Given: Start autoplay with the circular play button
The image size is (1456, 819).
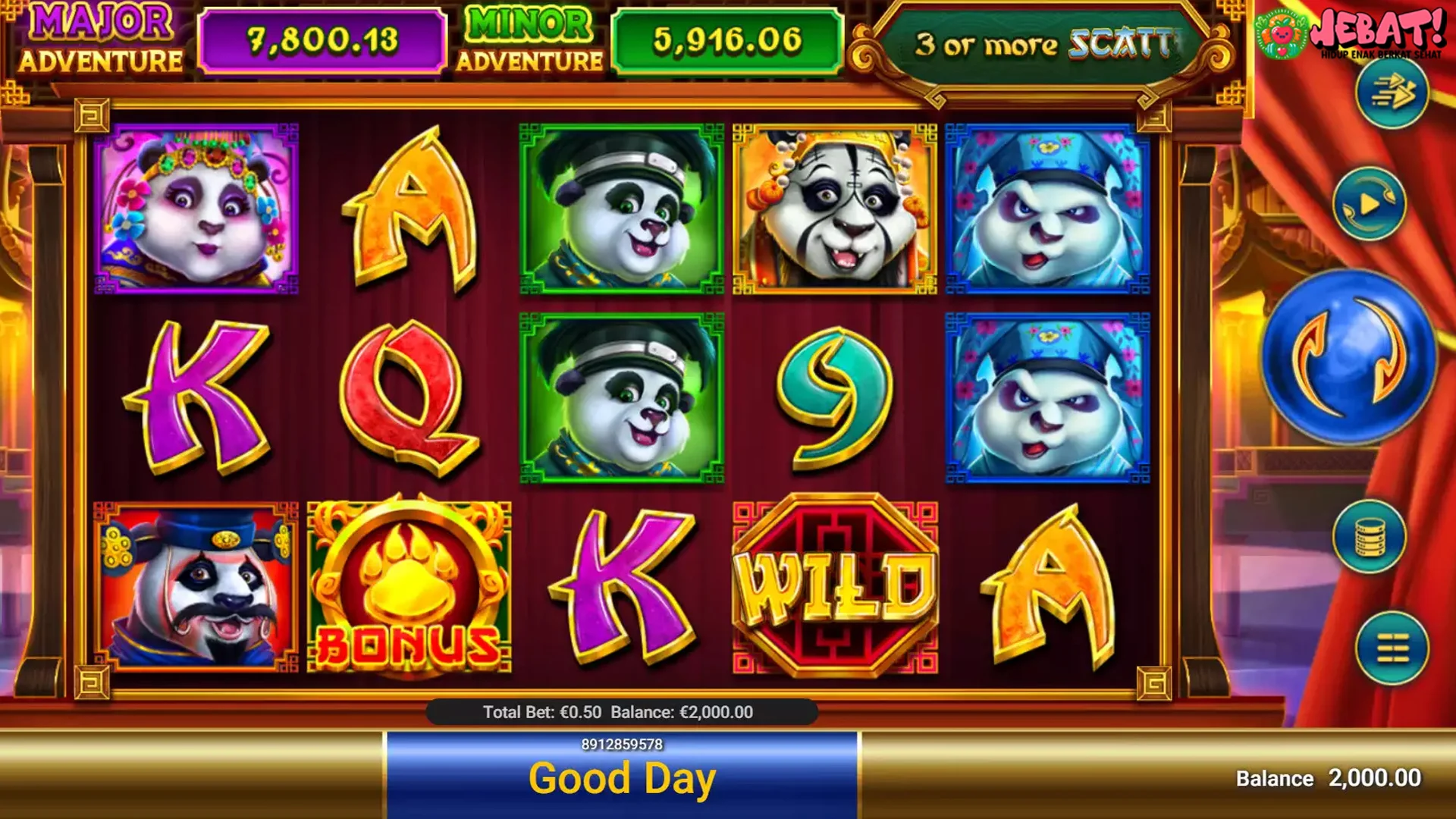Looking at the screenshot, I should tap(1369, 204).
